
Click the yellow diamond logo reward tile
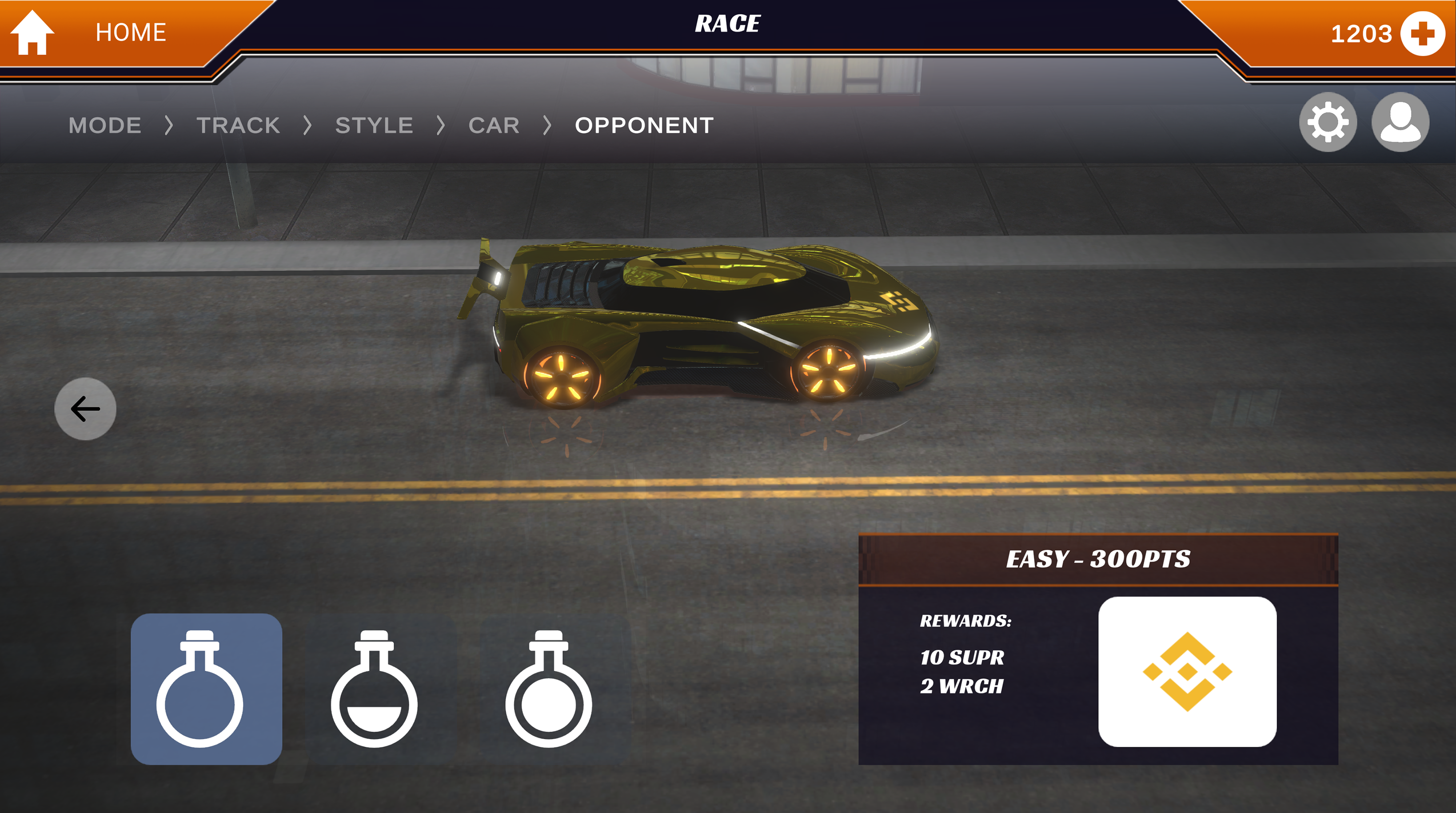coord(1187,672)
